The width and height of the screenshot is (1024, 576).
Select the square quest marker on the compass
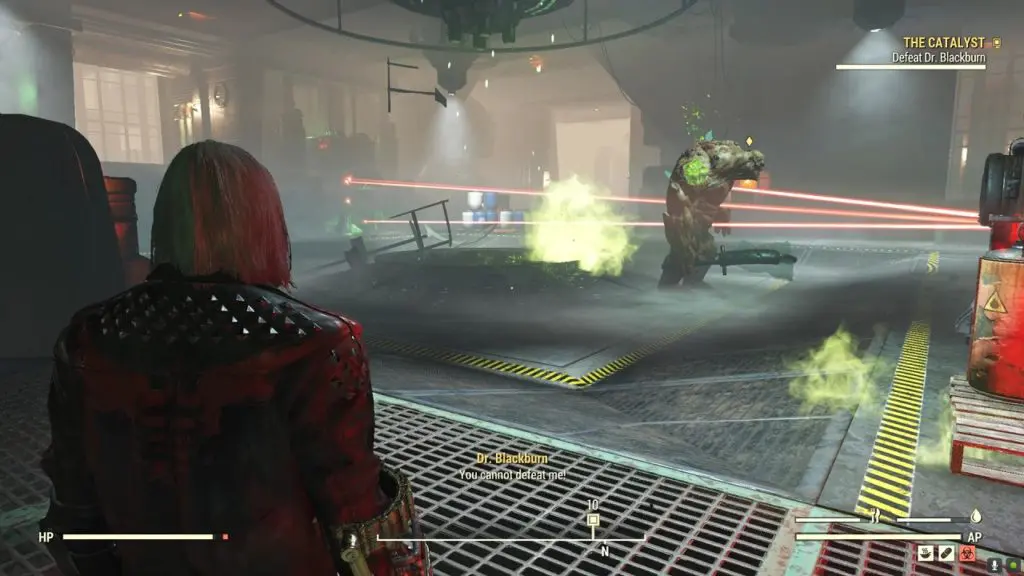coord(593,520)
